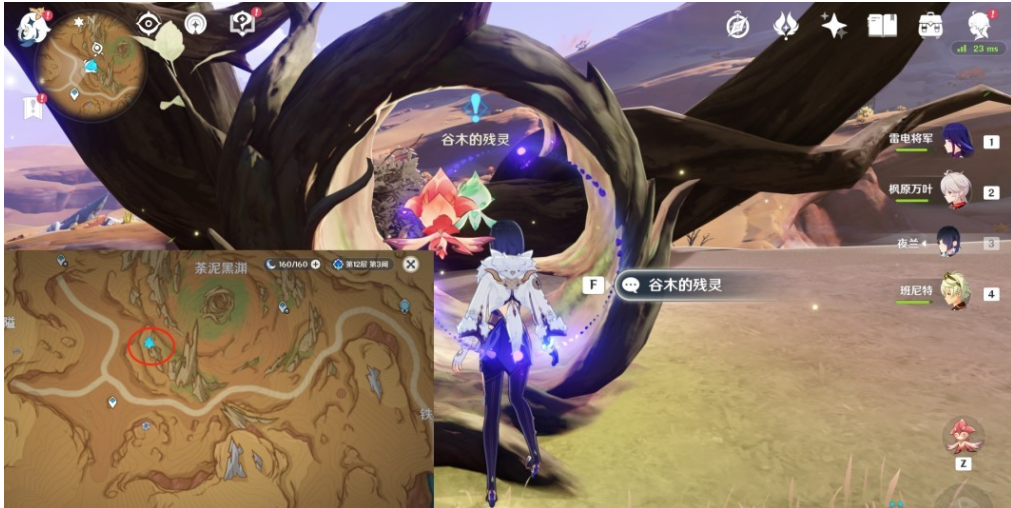
Task: Click the plus button beside 160/160 resin
Action: tap(316, 264)
